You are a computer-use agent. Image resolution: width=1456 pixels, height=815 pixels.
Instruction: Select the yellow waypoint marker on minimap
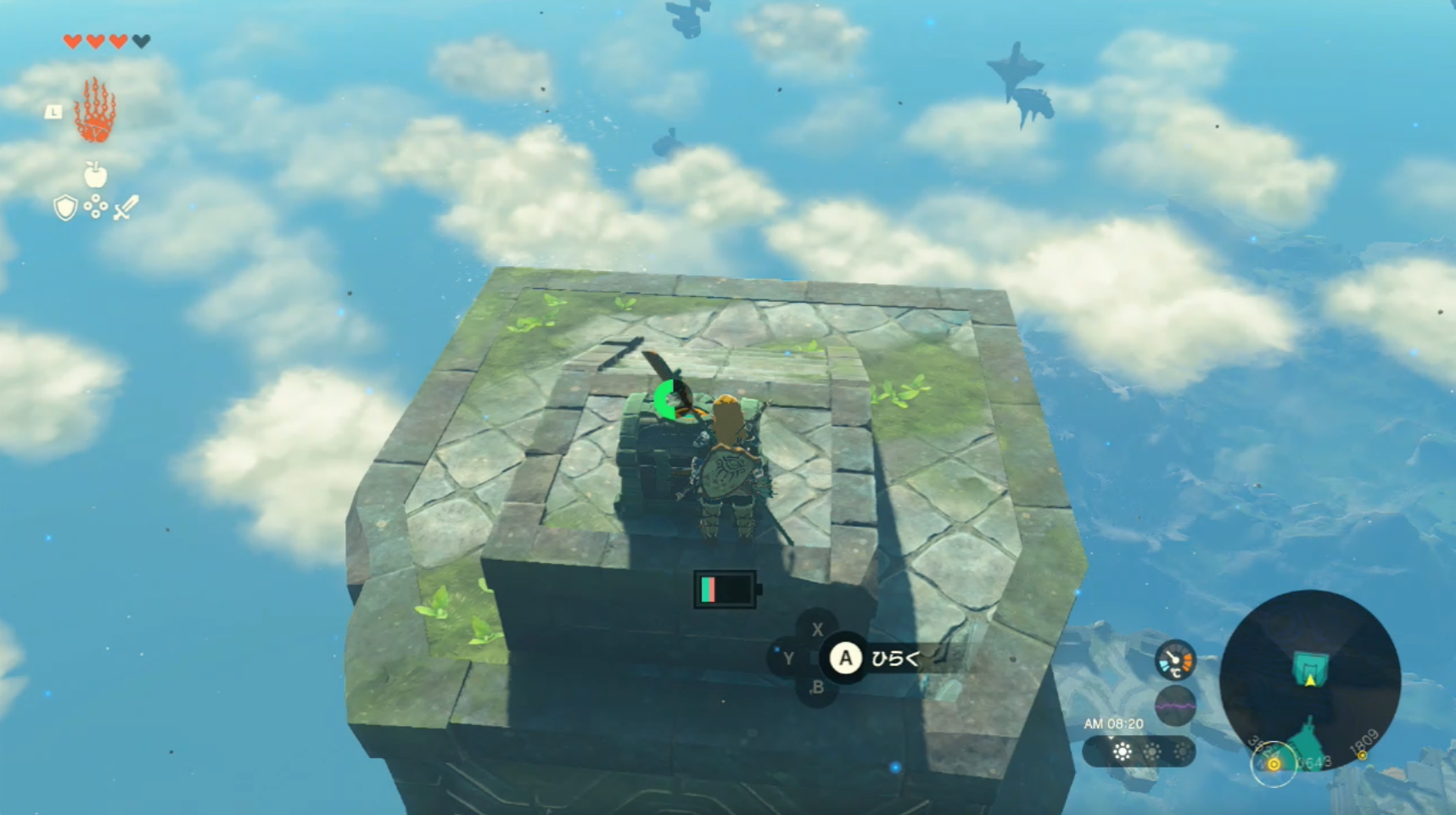(x=1274, y=764)
